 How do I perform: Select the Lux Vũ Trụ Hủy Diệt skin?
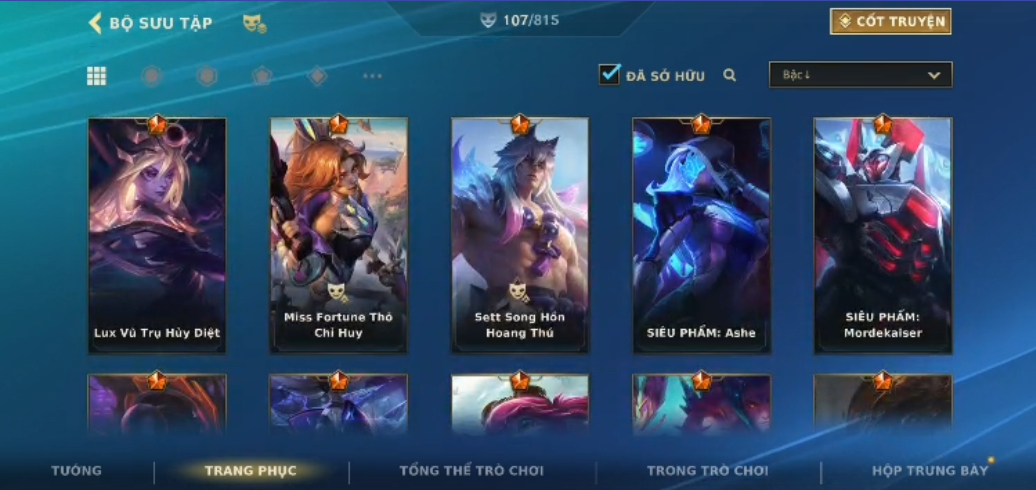[157, 235]
